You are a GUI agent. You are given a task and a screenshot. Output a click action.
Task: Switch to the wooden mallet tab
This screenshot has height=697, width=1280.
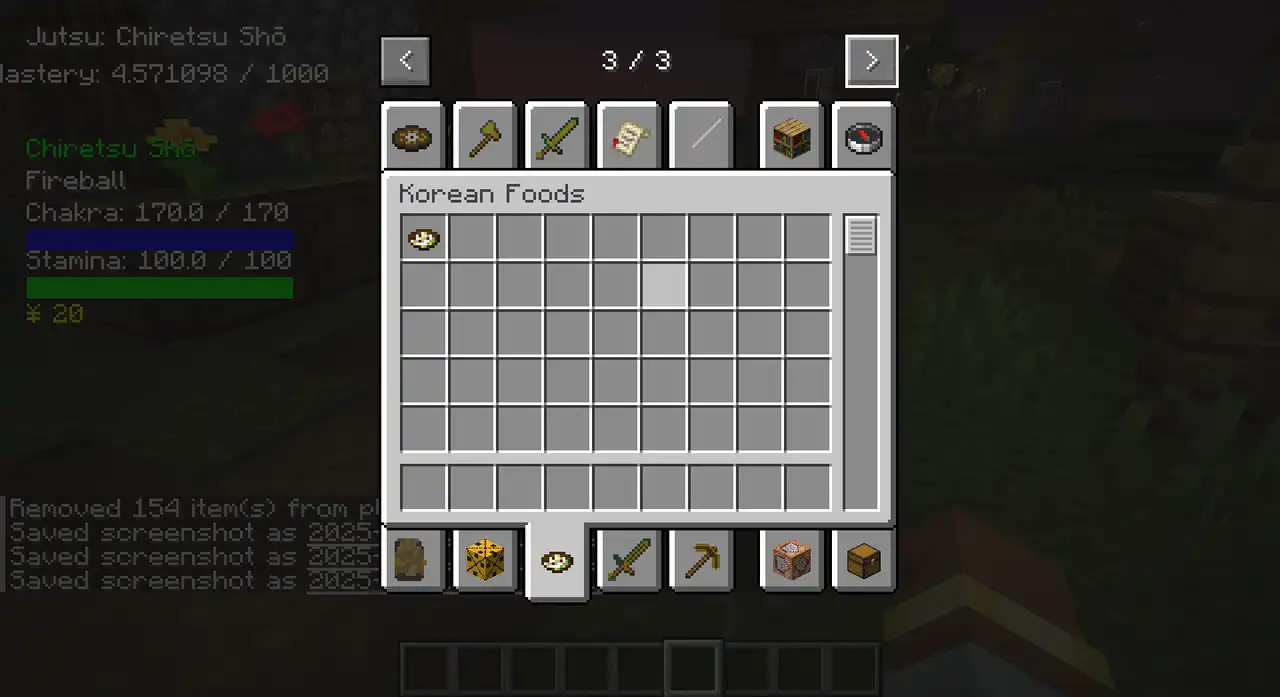tap(485, 138)
